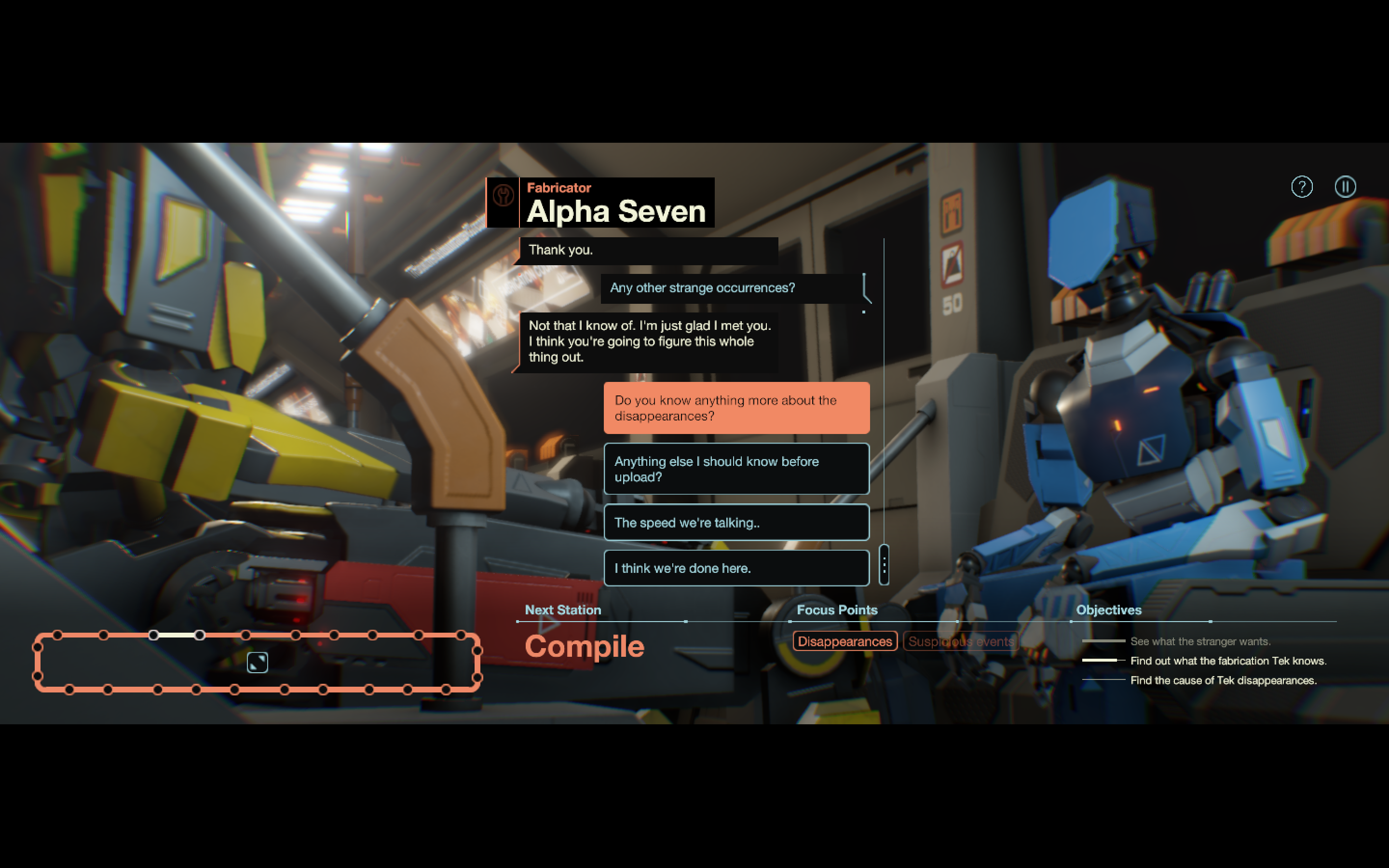Click the three-dot indicator beside the dialogue options

coord(884,566)
